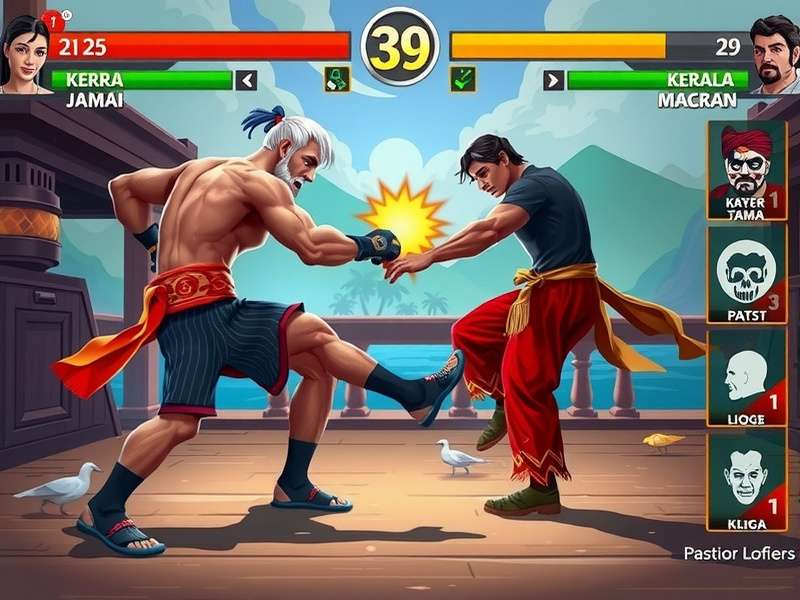Viewport: 800px width, 600px height.
Task: Open Kerra Jamai's player portrait
Action: 24,55
